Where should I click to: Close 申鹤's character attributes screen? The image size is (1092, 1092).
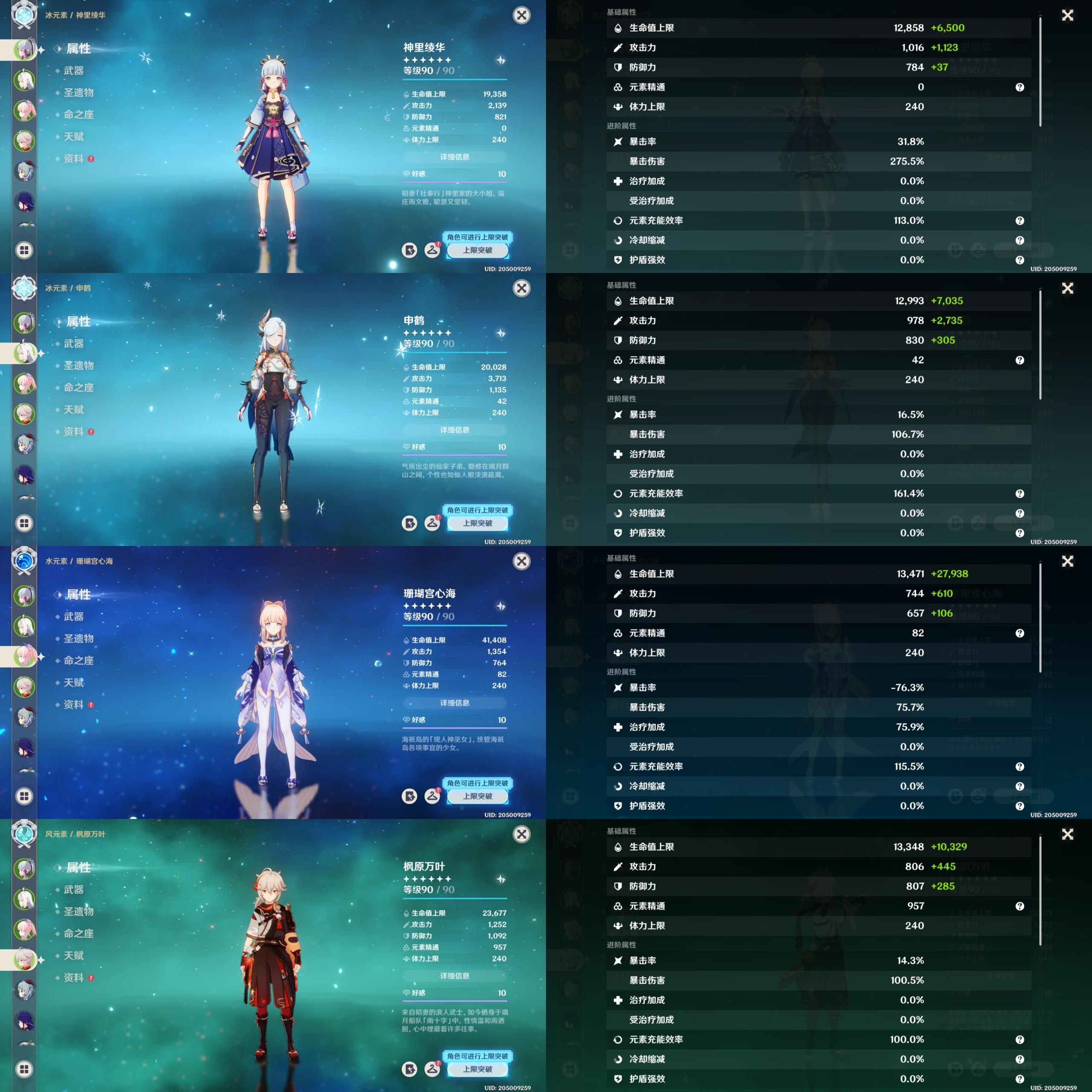tap(521, 288)
